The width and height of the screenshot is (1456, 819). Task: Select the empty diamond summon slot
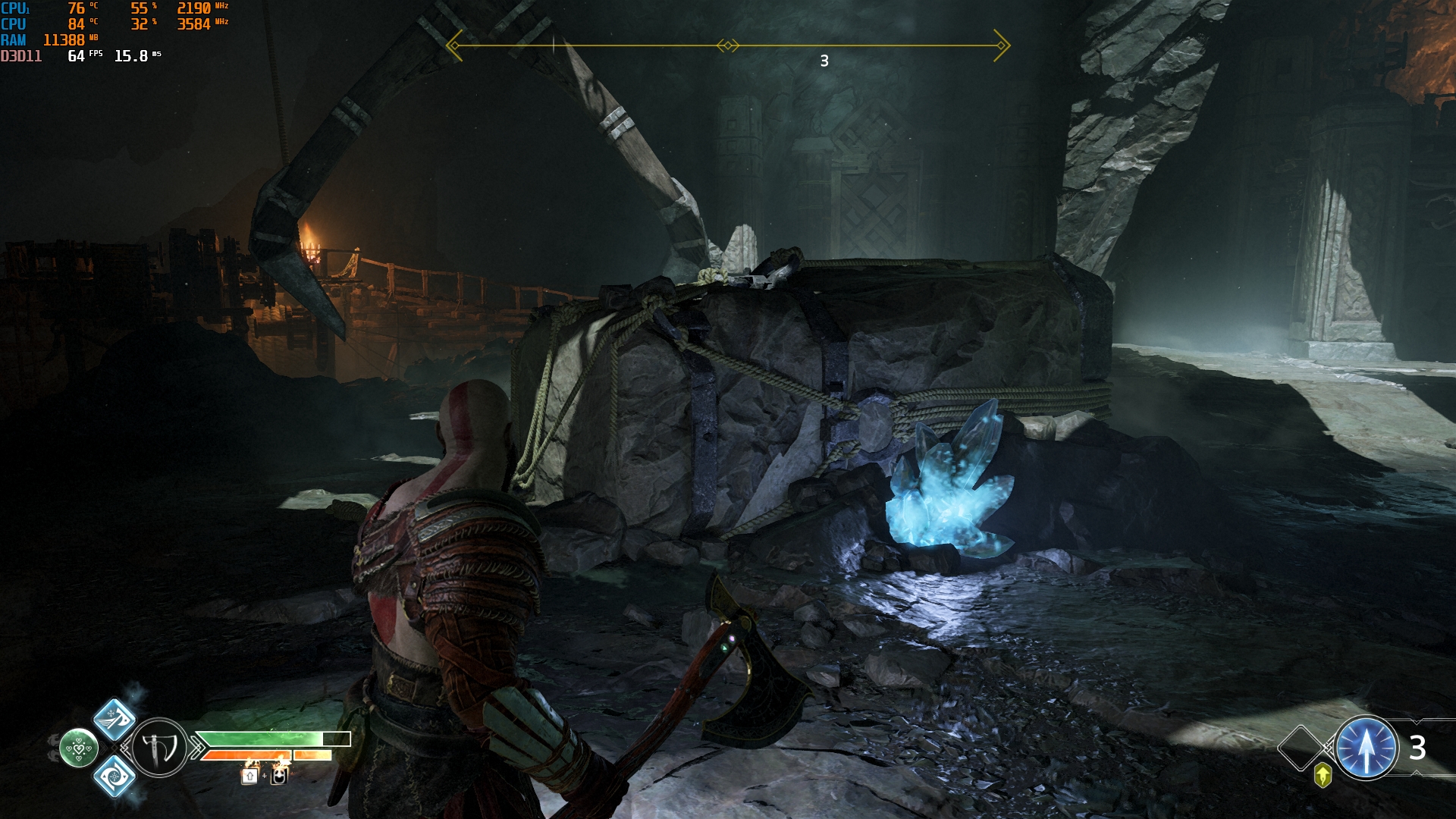(x=1301, y=748)
